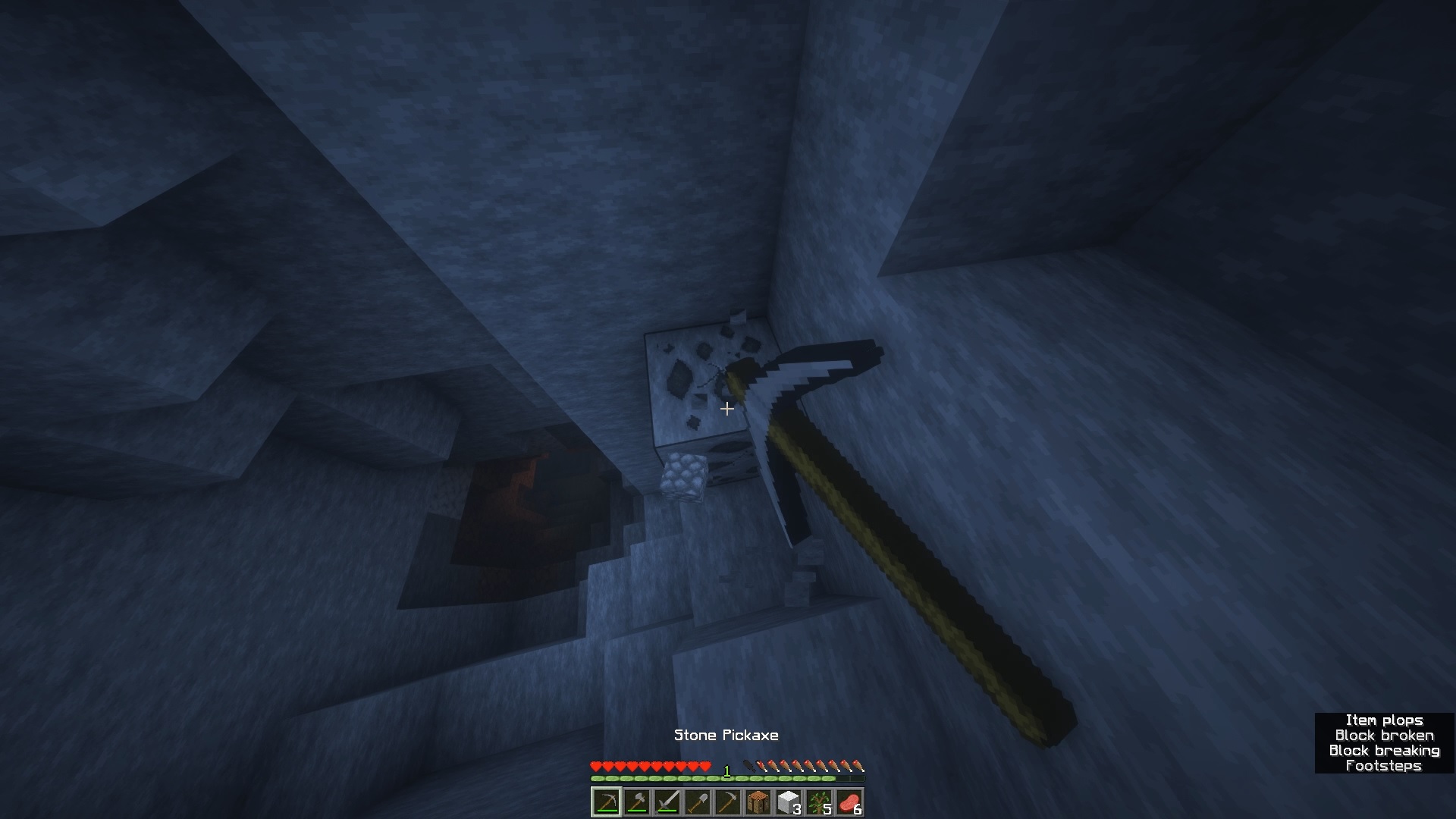
Task: Click the rightmost drumstick in the hunger bar
Action: pyautogui.click(x=861, y=767)
